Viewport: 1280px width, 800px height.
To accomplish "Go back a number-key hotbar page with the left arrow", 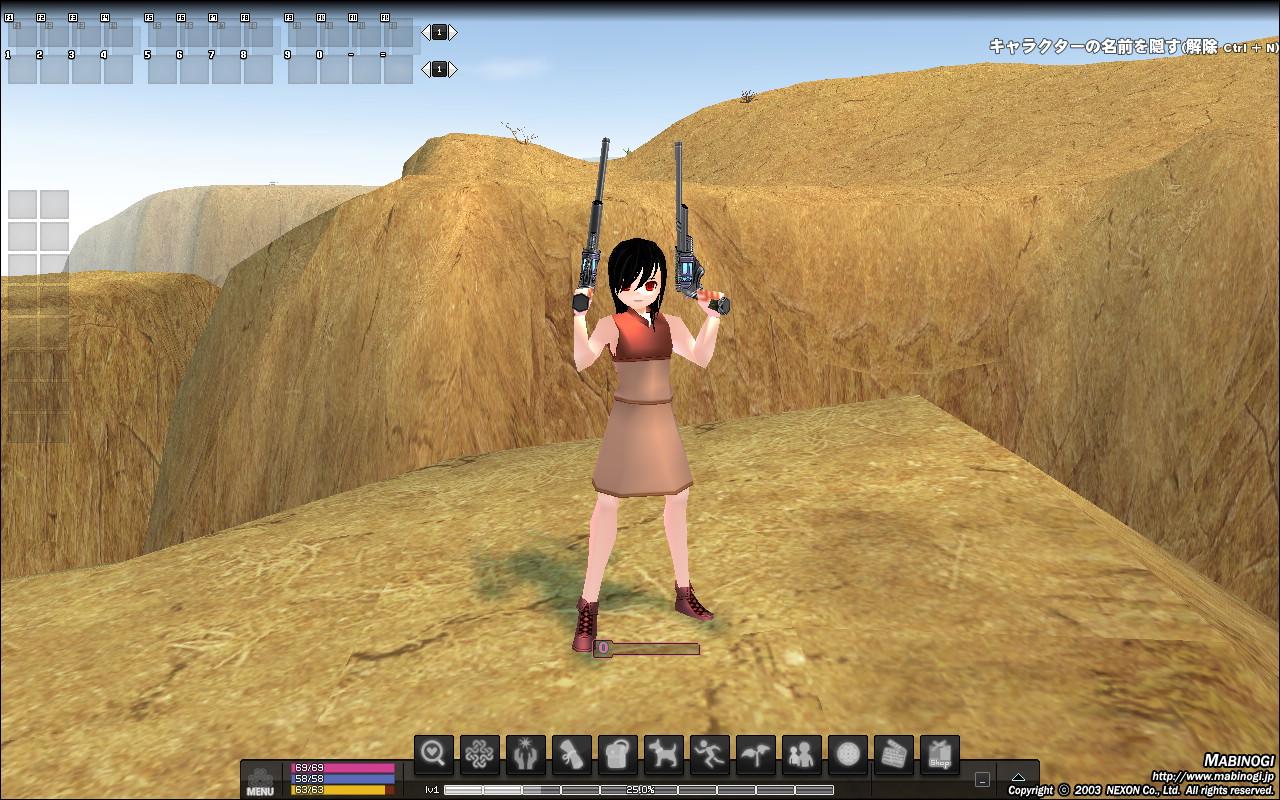I will coord(425,69).
